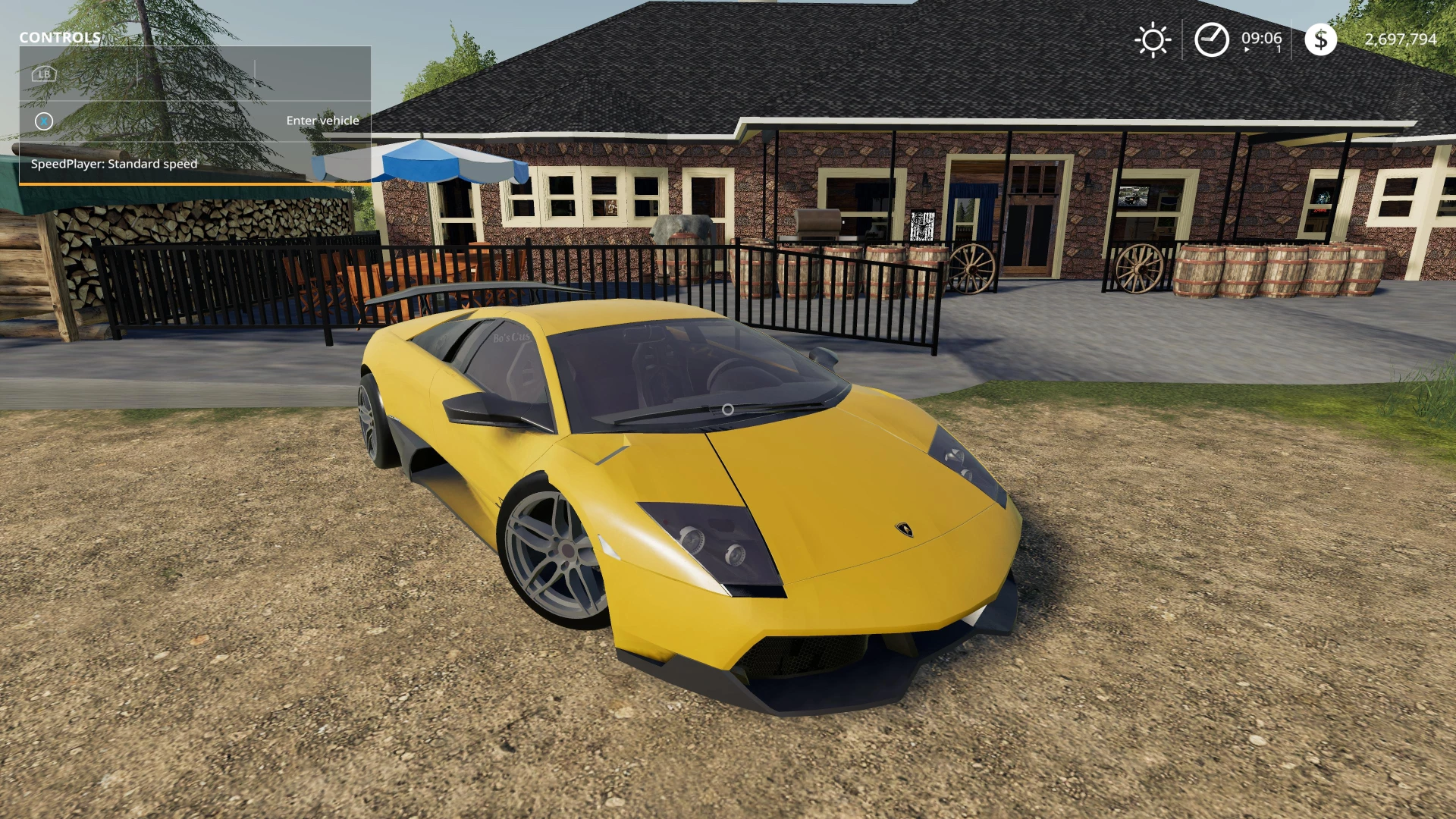The height and width of the screenshot is (819, 1456).
Task: Select Enter vehicle
Action: 322,120
